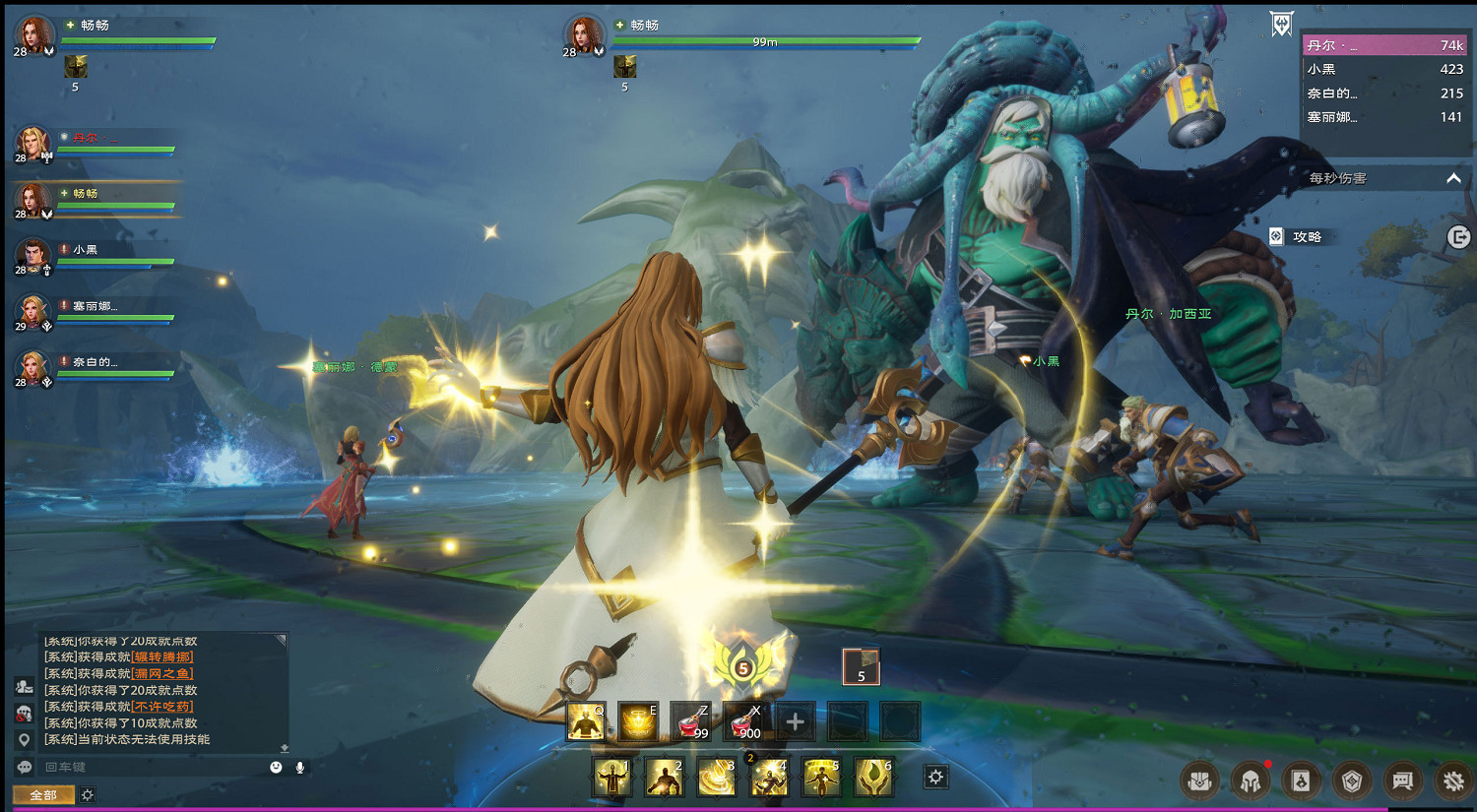Viewport: 1477px width, 812px height.
Task: Open skill bar settings gear beside the hotbar
Action: tap(935, 777)
